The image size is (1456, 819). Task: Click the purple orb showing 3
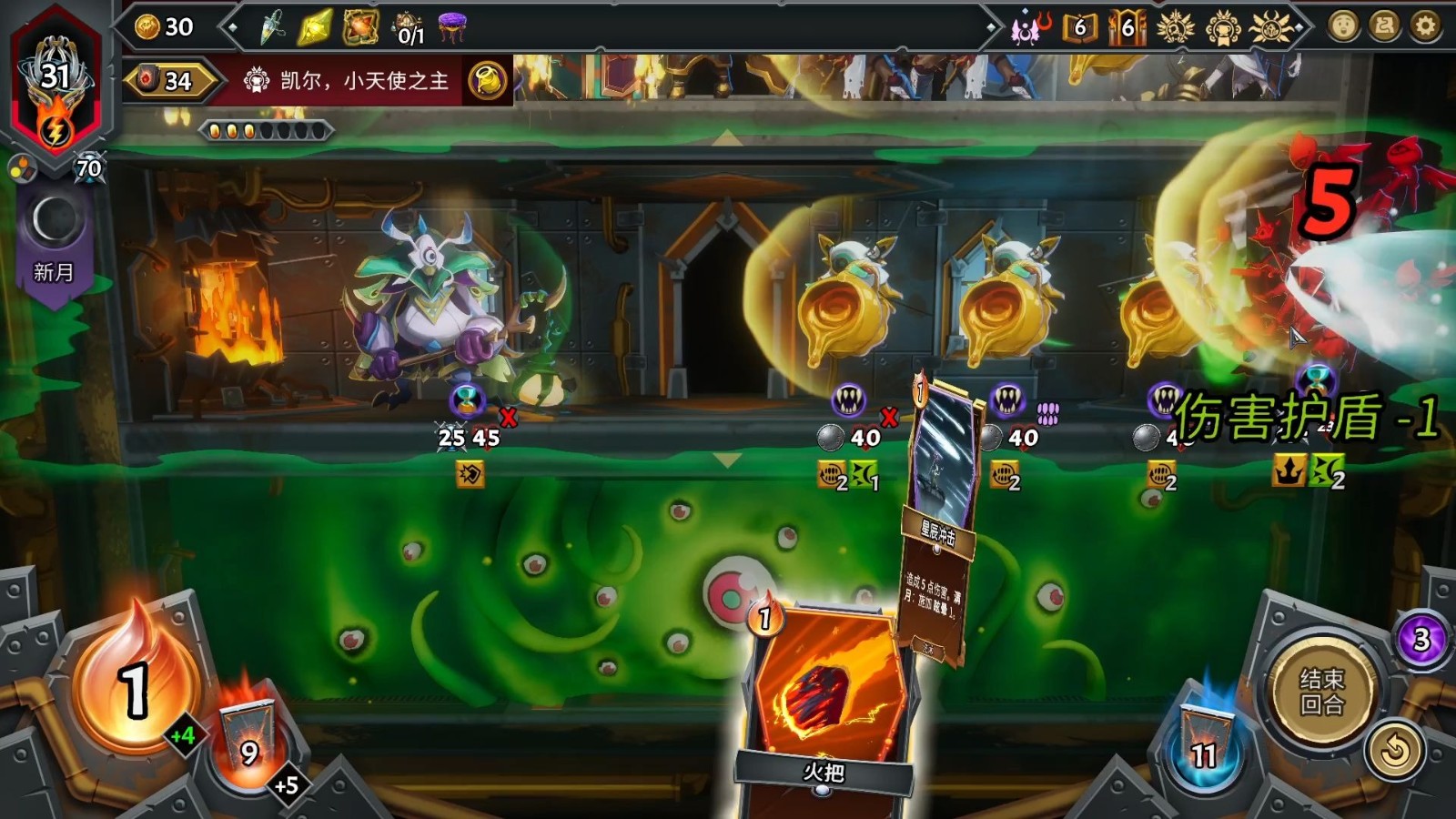1421,640
